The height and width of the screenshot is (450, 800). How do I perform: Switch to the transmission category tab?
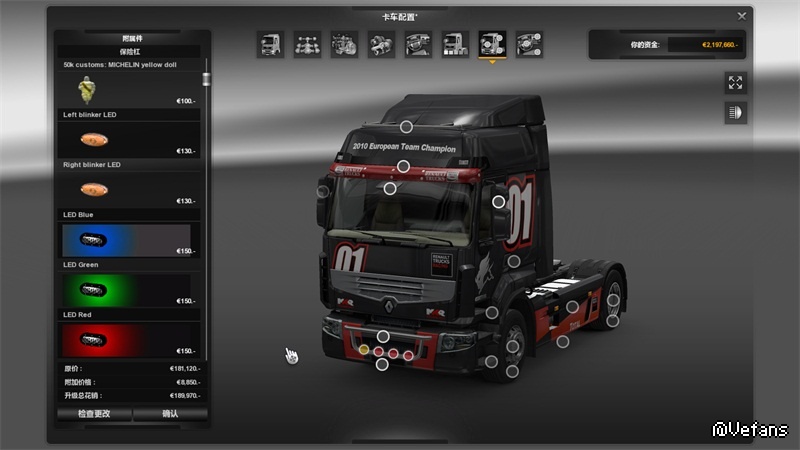point(381,44)
